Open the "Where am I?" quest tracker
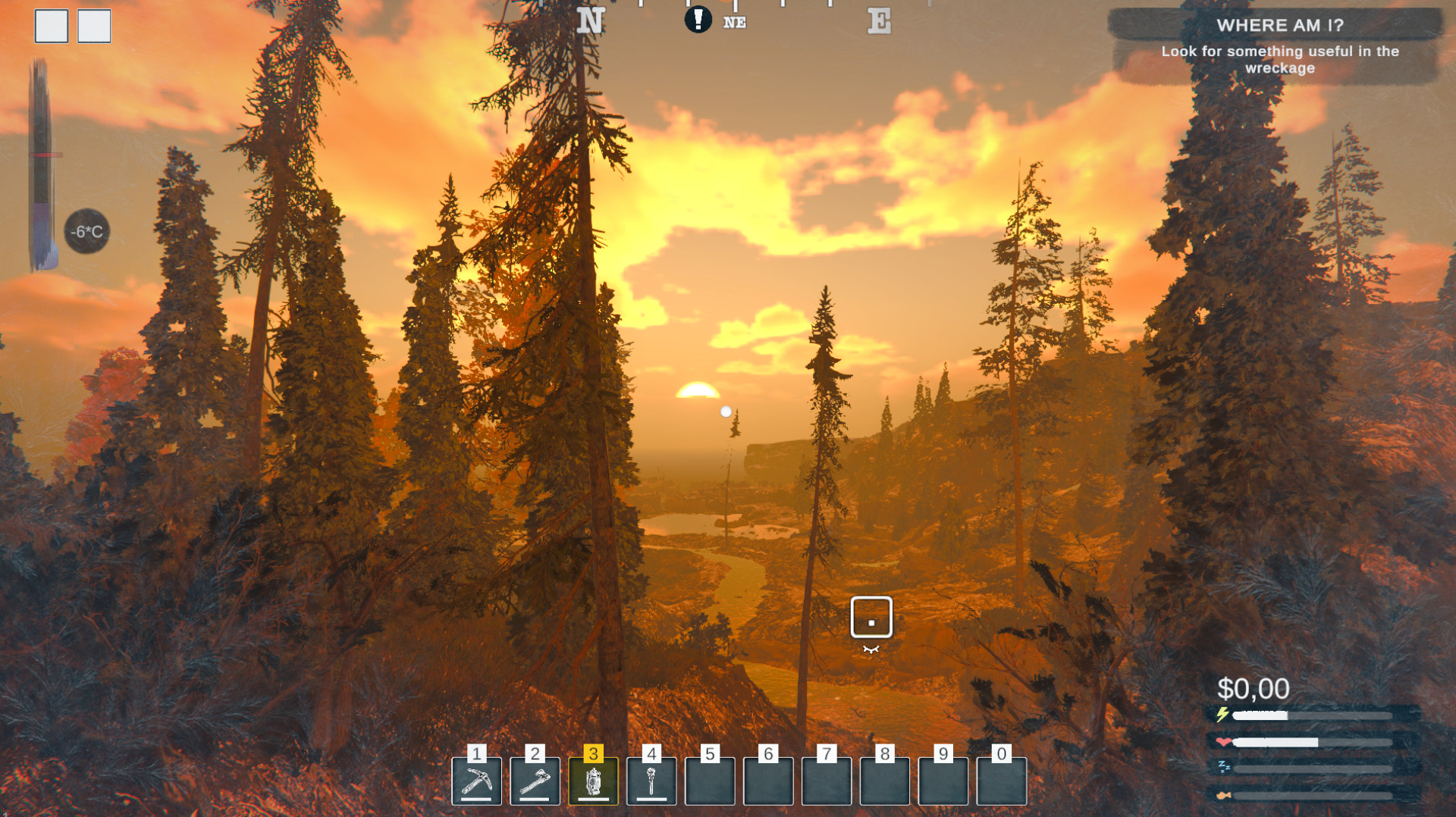This screenshot has width=1456, height=817. click(1279, 45)
